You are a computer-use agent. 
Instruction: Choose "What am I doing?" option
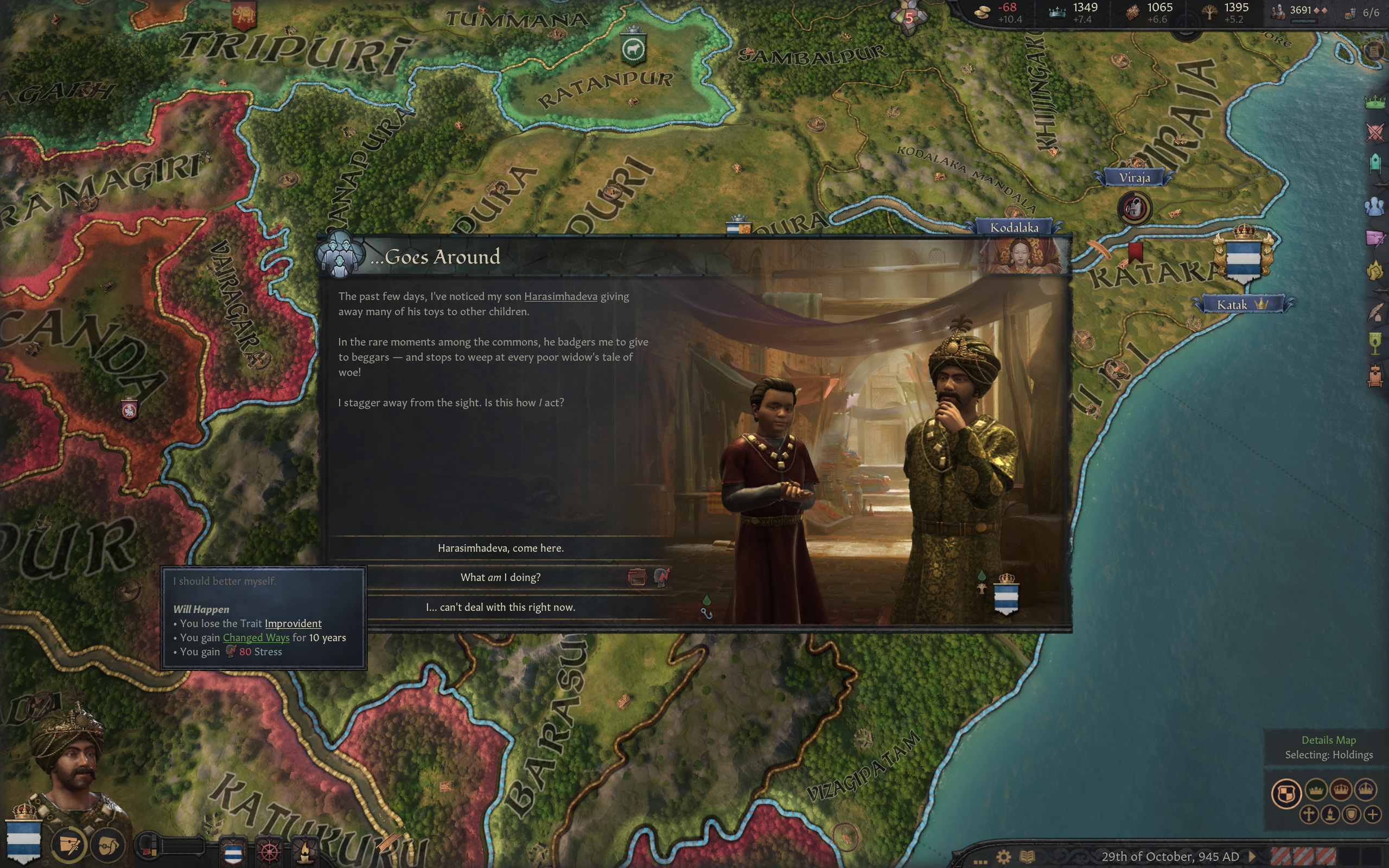500,578
